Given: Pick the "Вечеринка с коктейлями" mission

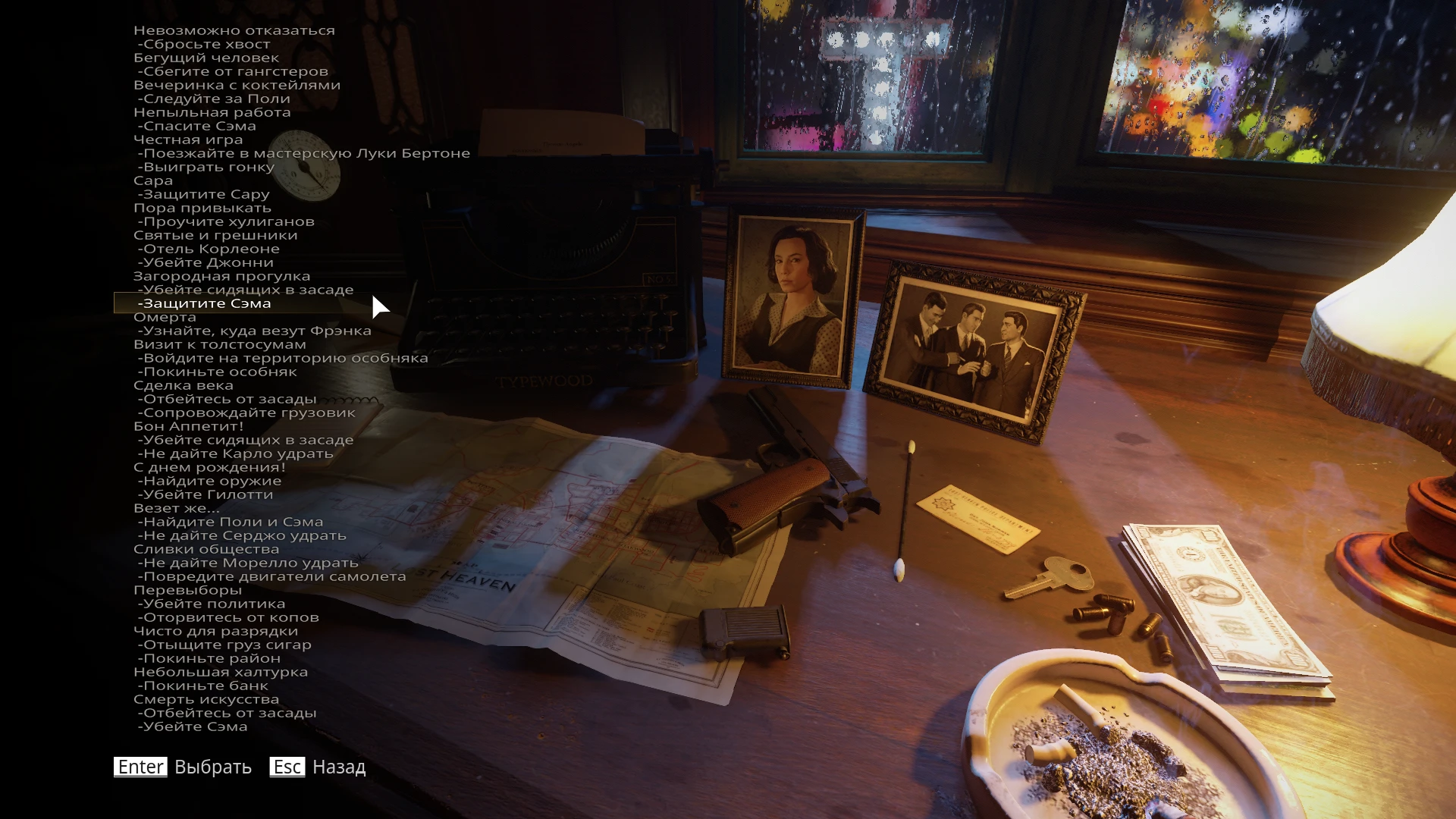Looking at the screenshot, I should [237, 85].
